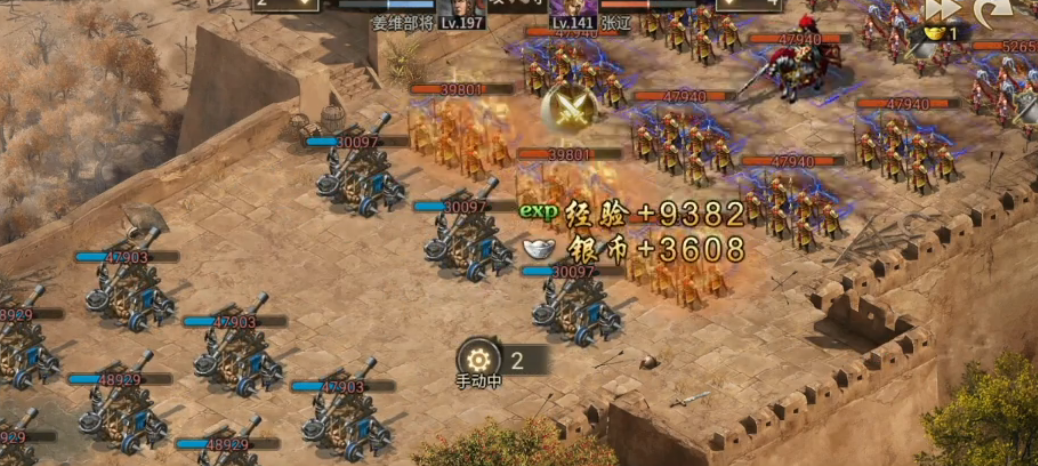The image size is (1038, 466).
Task: Select Zhang Liao's Lv.141 portrait
Action: tap(573, 9)
